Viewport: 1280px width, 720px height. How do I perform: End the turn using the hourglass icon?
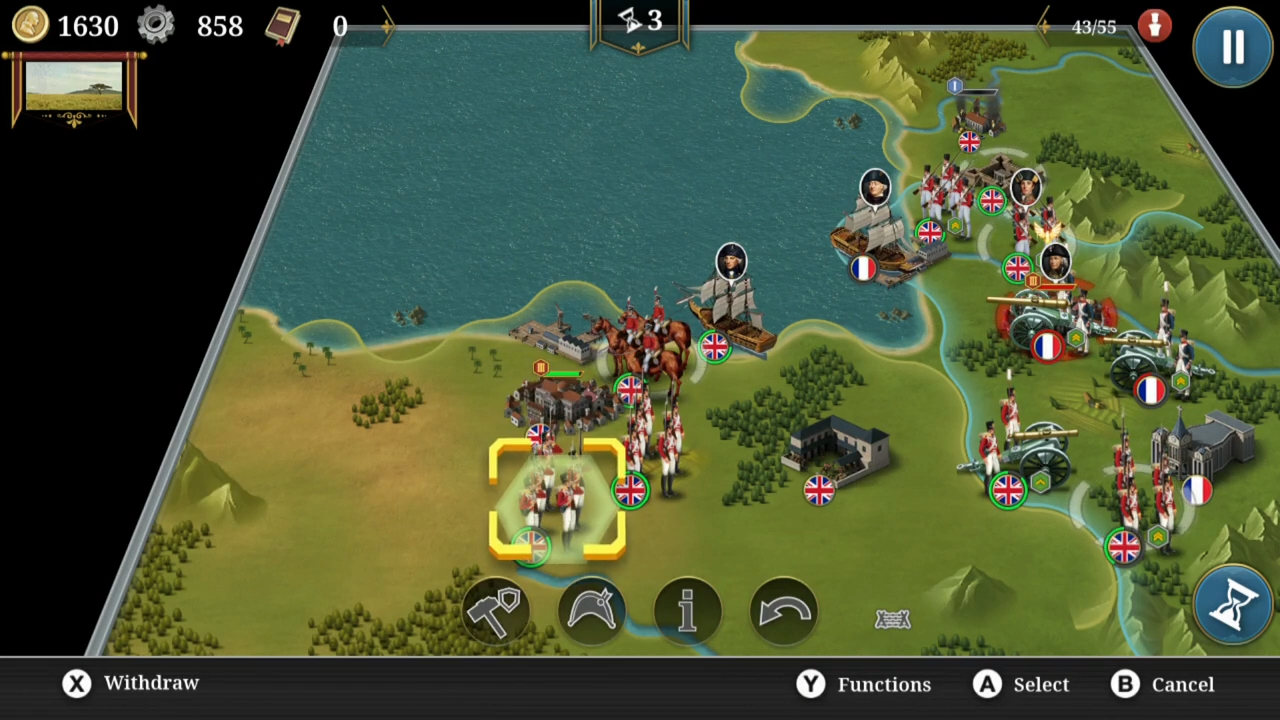(x=1235, y=603)
